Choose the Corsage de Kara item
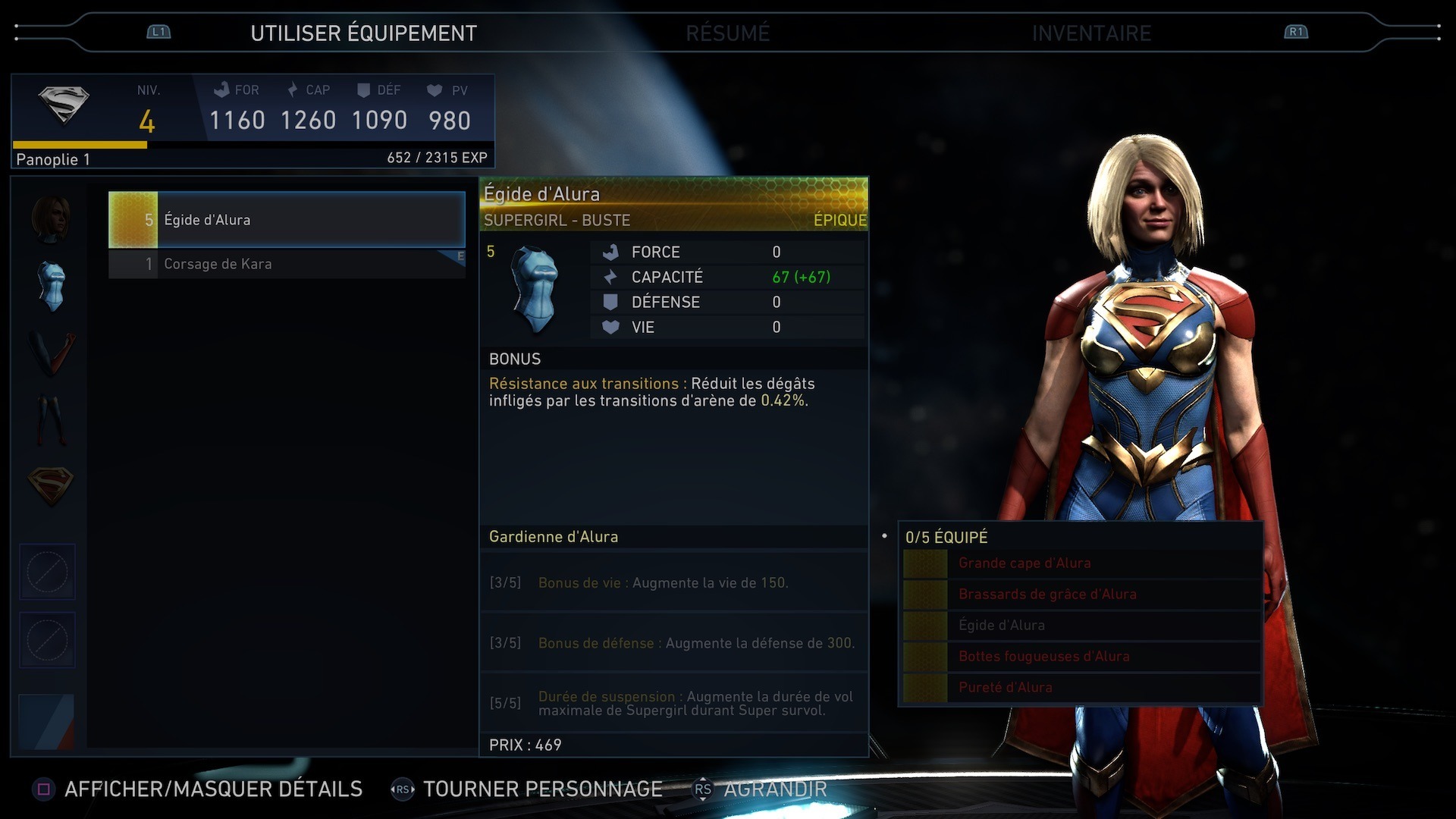Viewport: 1456px width, 819px height. [x=287, y=264]
